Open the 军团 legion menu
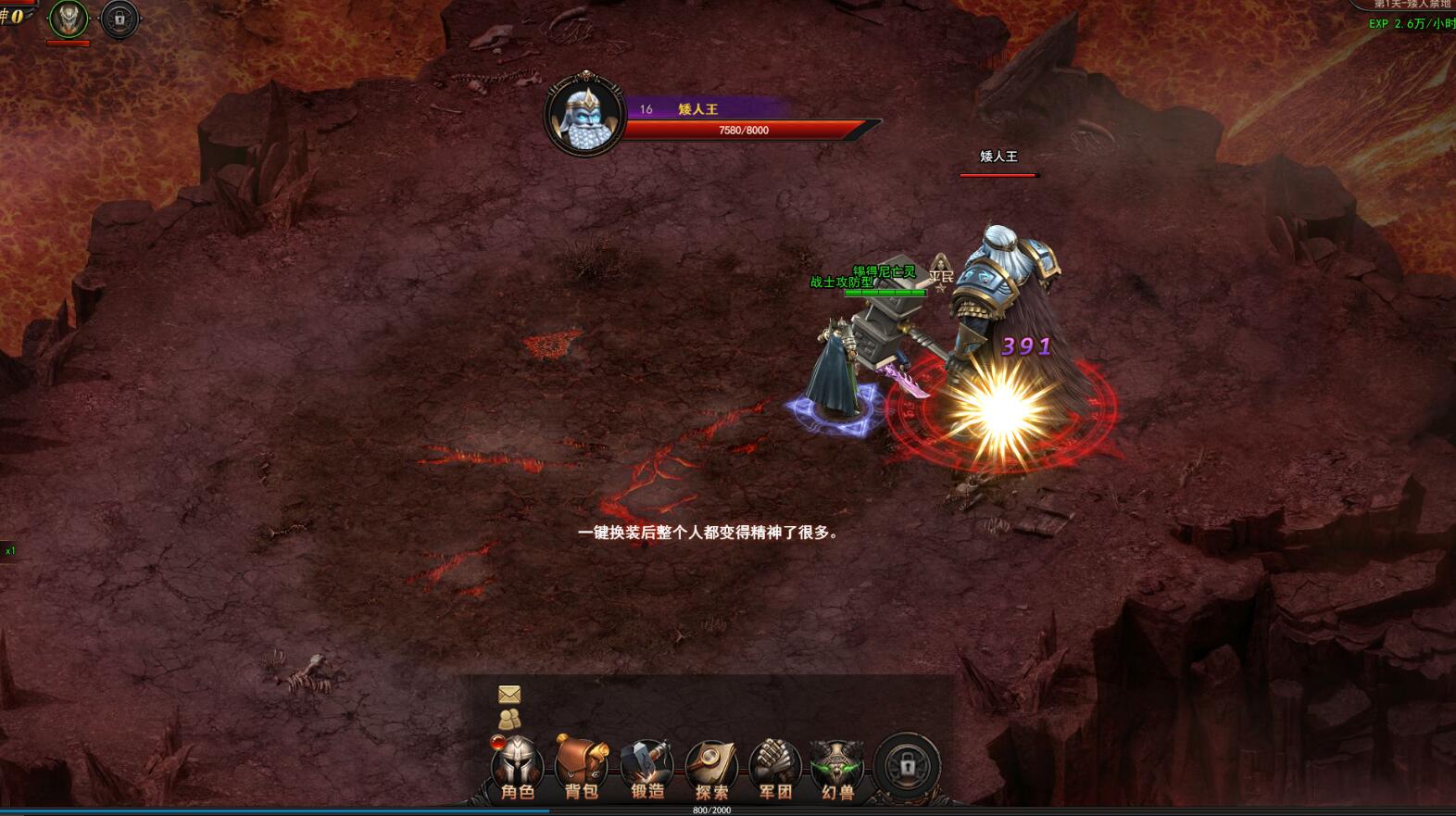Viewport: 1456px width, 816px height. pos(775,768)
